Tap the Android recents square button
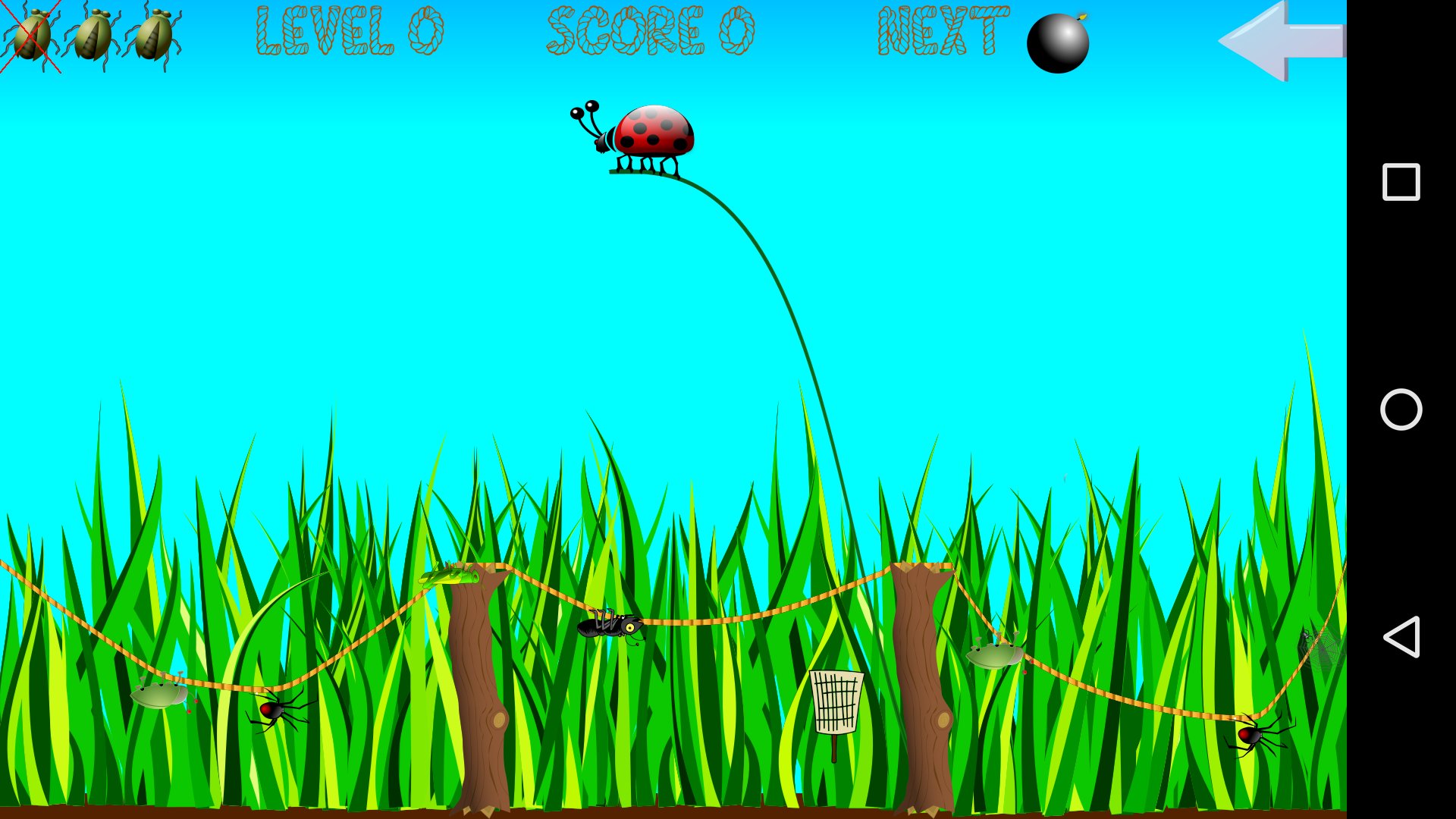Screen dimensions: 1456x819 point(1402,180)
